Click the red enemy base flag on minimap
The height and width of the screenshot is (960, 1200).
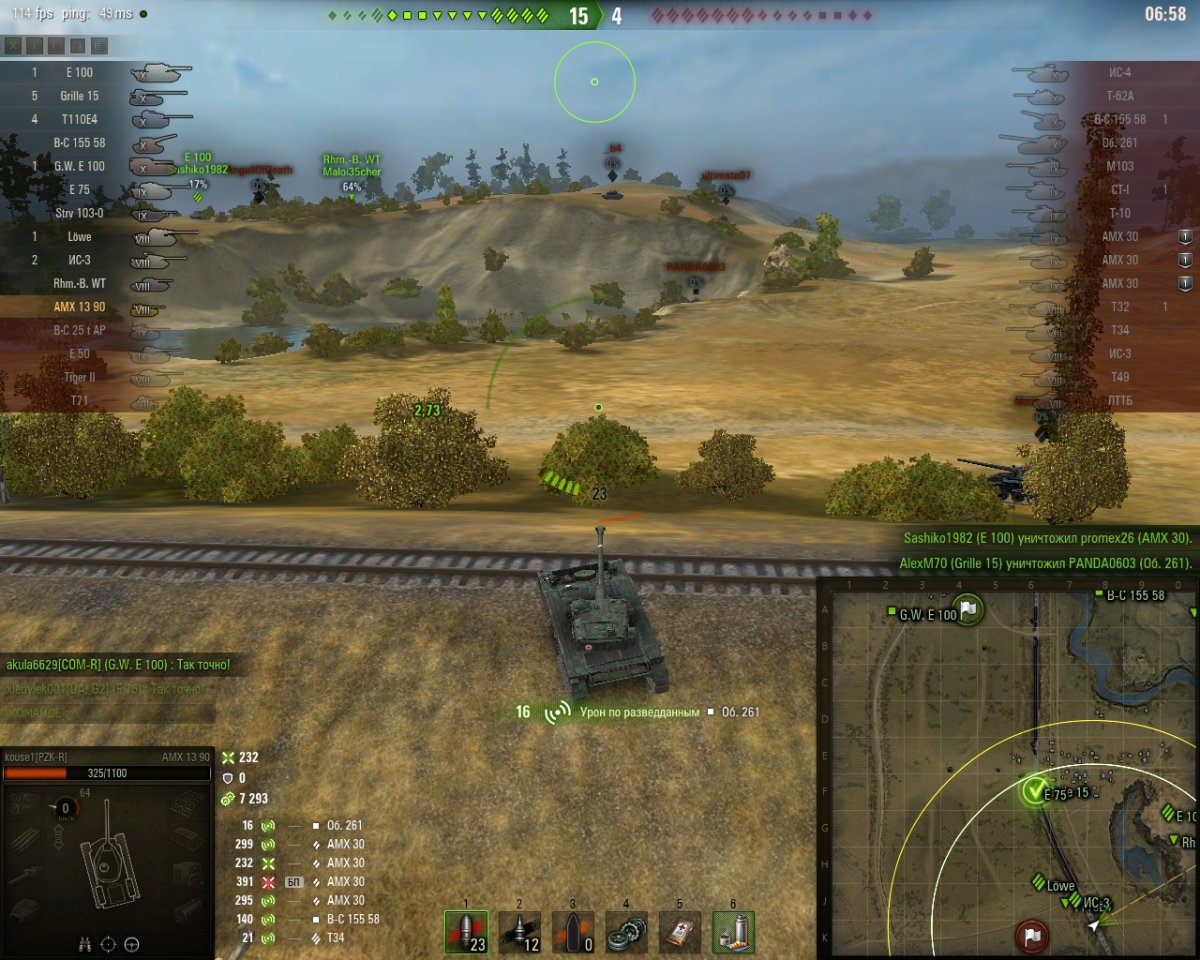(1031, 937)
